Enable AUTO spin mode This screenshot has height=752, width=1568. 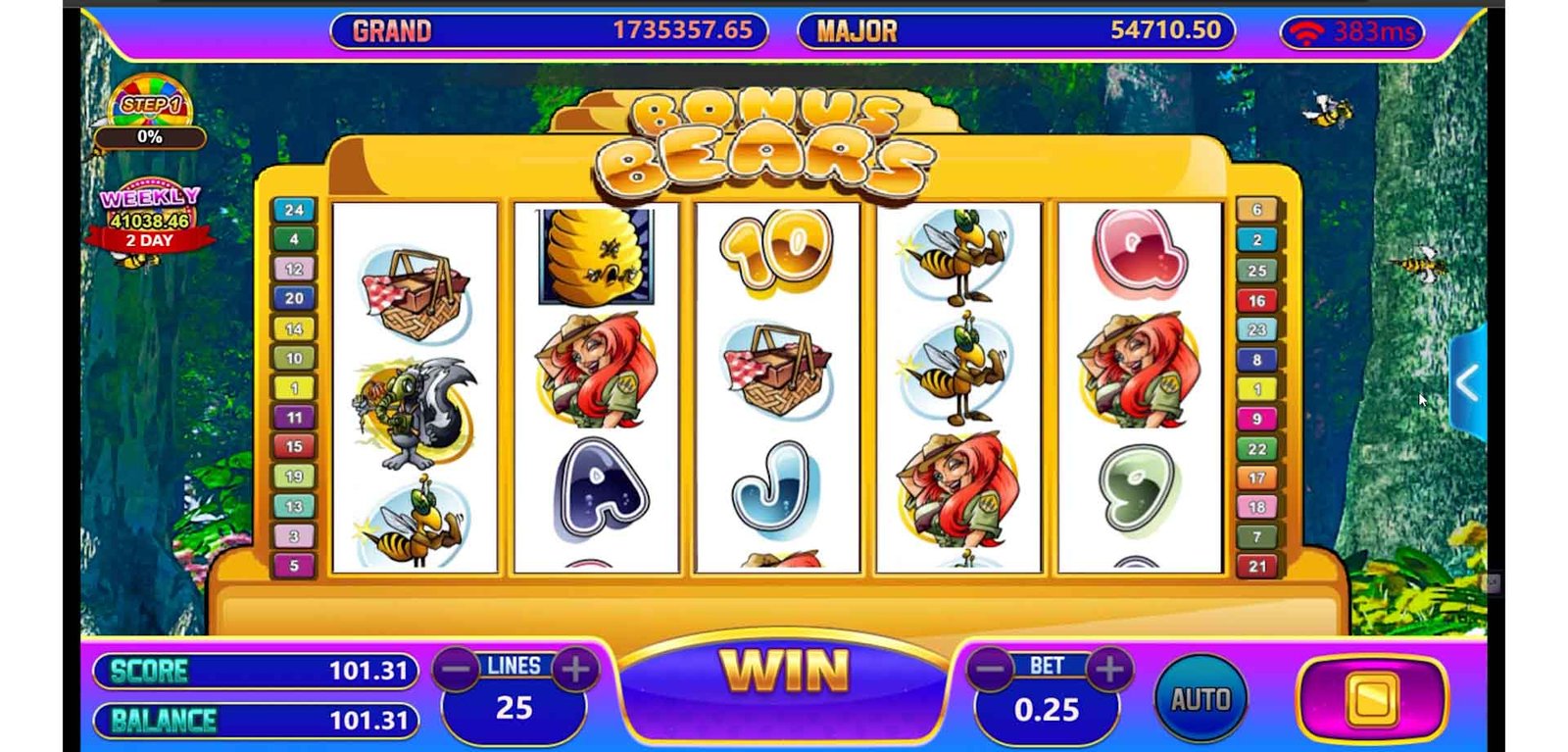pyautogui.click(x=1200, y=699)
